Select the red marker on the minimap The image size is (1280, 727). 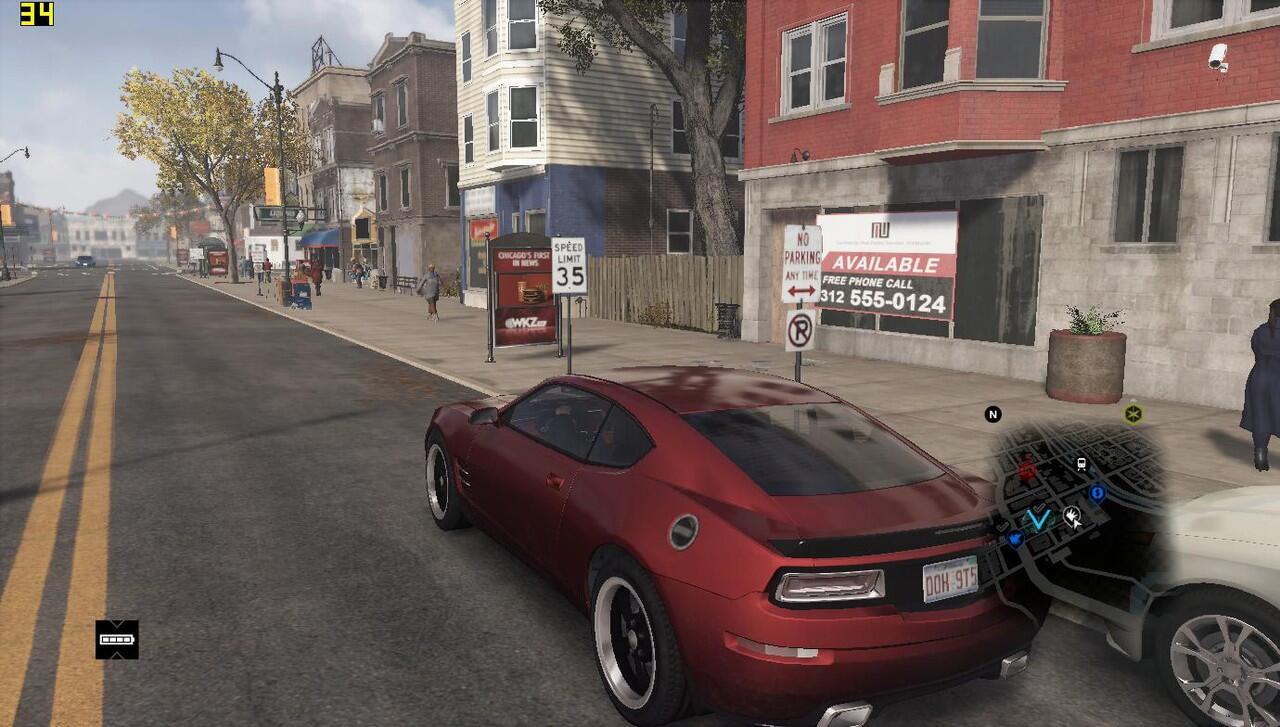(1027, 468)
